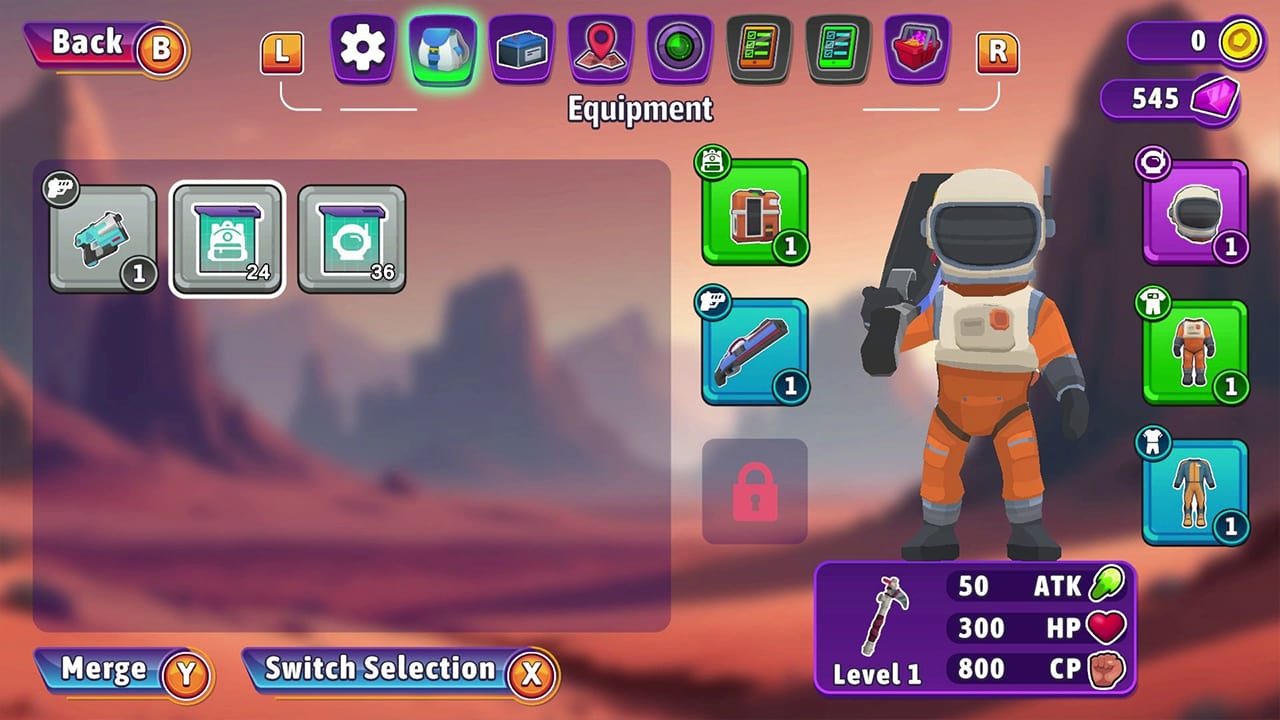Select the equipped blaster weapon slot
The width and height of the screenshot is (1280, 720).
tap(754, 352)
